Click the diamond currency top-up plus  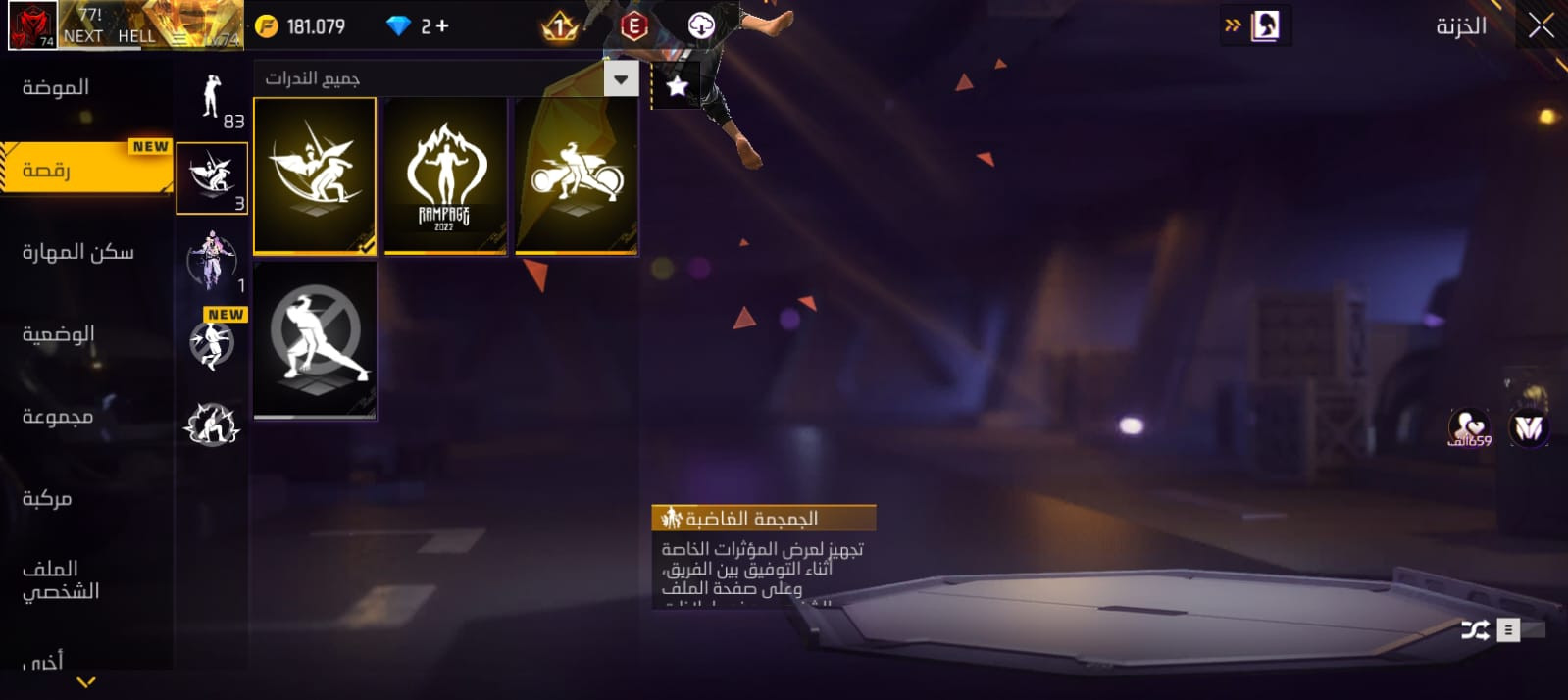pyautogui.click(x=442, y=26)
